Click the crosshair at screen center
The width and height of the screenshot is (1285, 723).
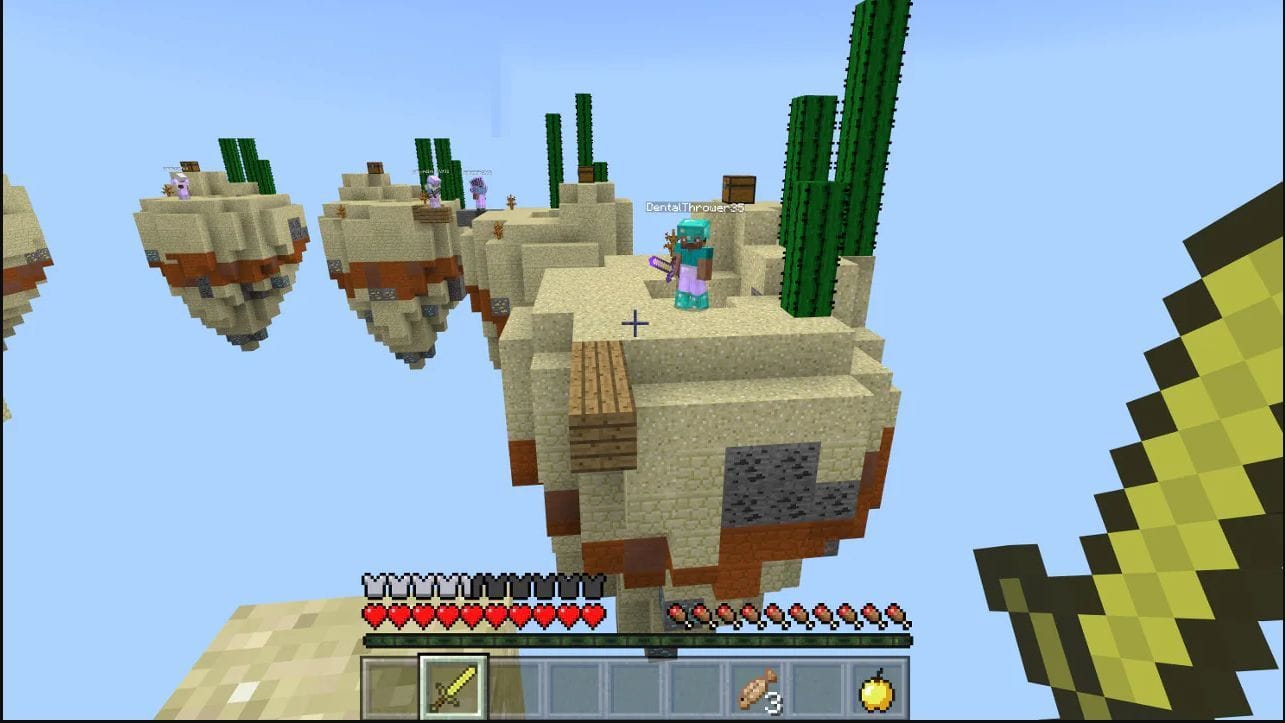pos(636,322)
